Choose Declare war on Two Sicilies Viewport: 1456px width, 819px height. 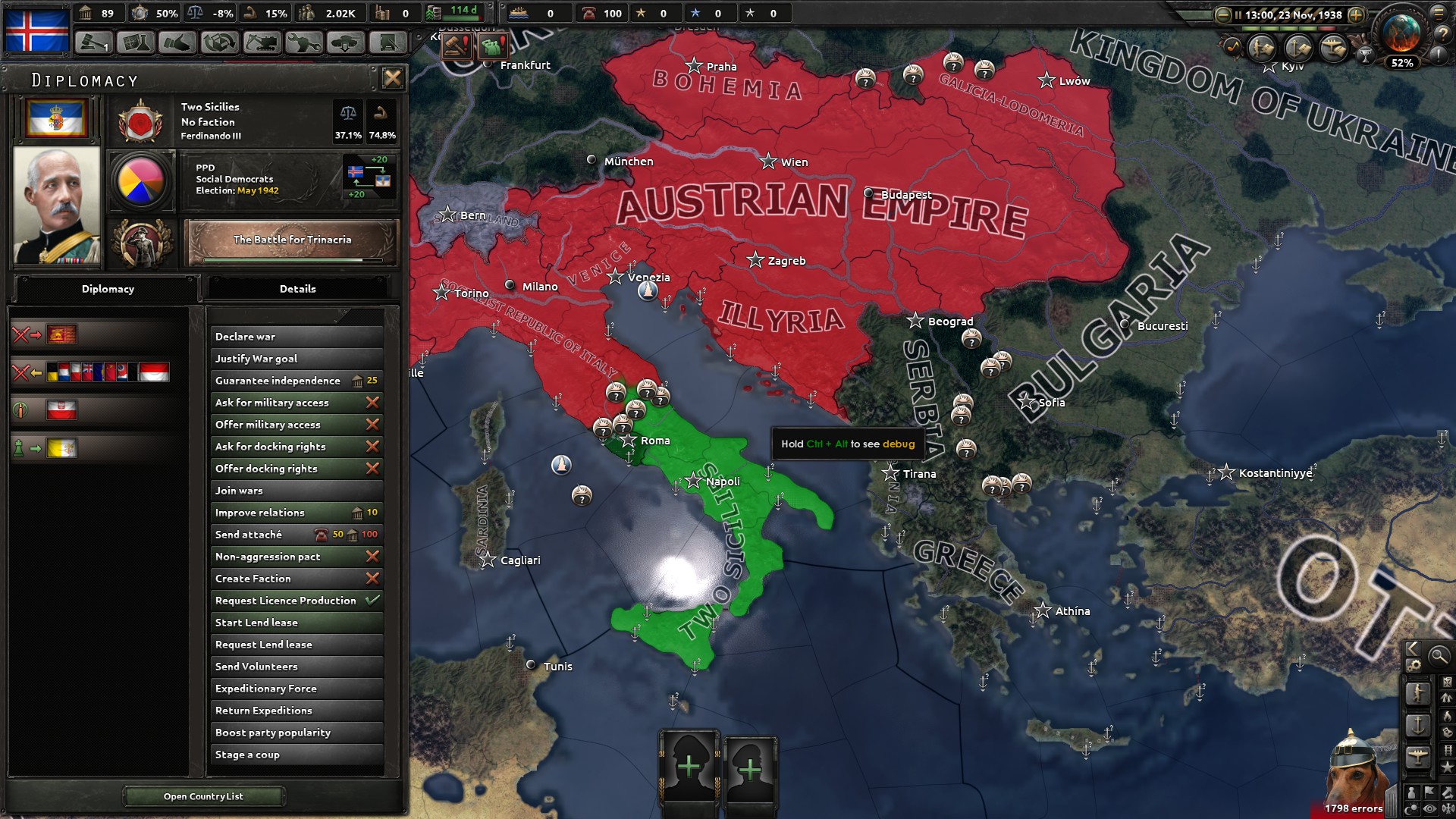tap(296, 337)
